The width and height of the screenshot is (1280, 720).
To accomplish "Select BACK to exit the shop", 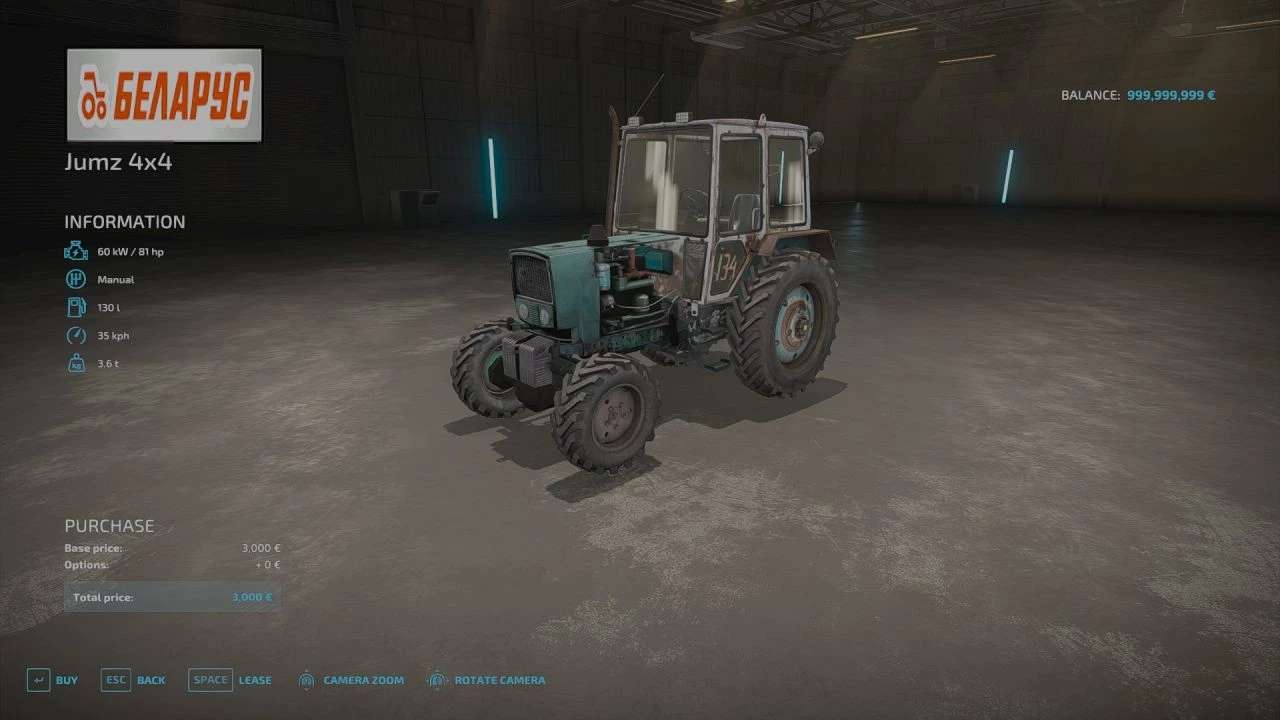I will tap(151, 679).
